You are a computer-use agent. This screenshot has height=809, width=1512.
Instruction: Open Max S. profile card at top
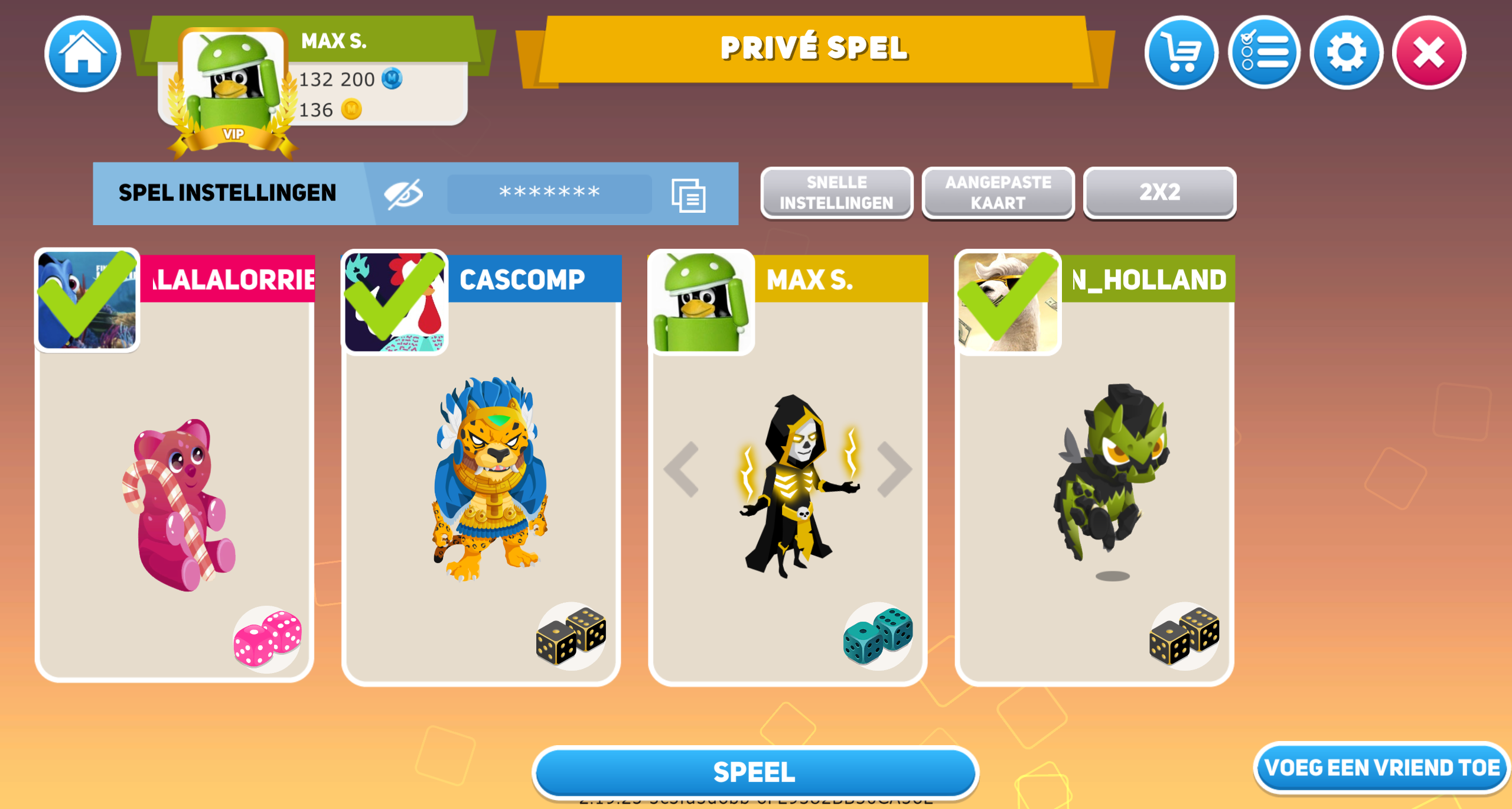313,77
